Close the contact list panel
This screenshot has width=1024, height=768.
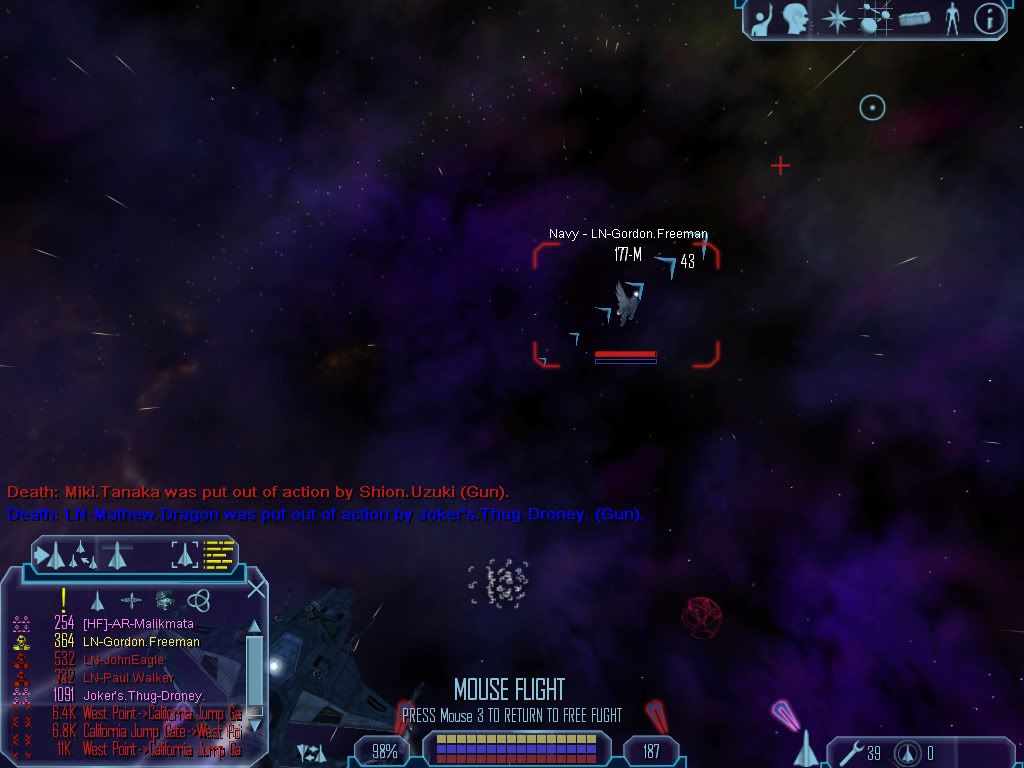pos(256,588)
